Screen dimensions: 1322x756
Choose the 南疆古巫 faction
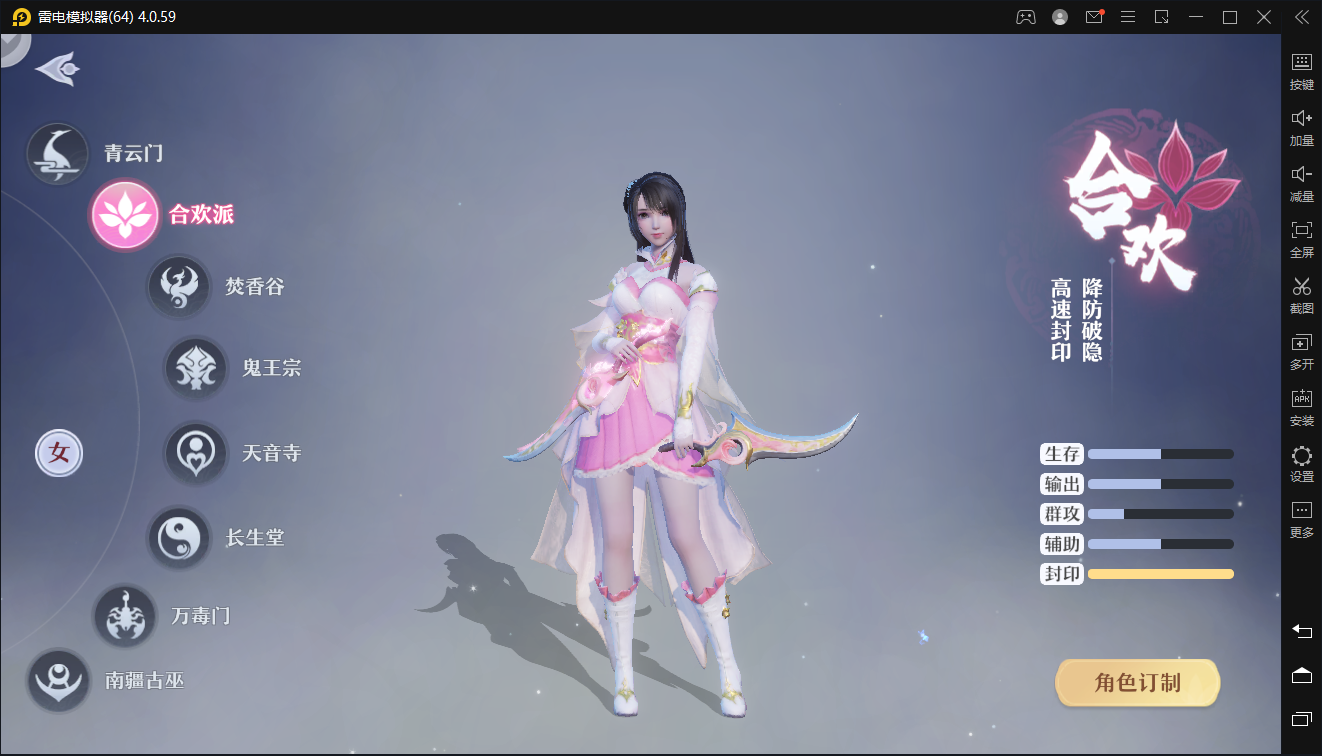[x=59, y=681]
